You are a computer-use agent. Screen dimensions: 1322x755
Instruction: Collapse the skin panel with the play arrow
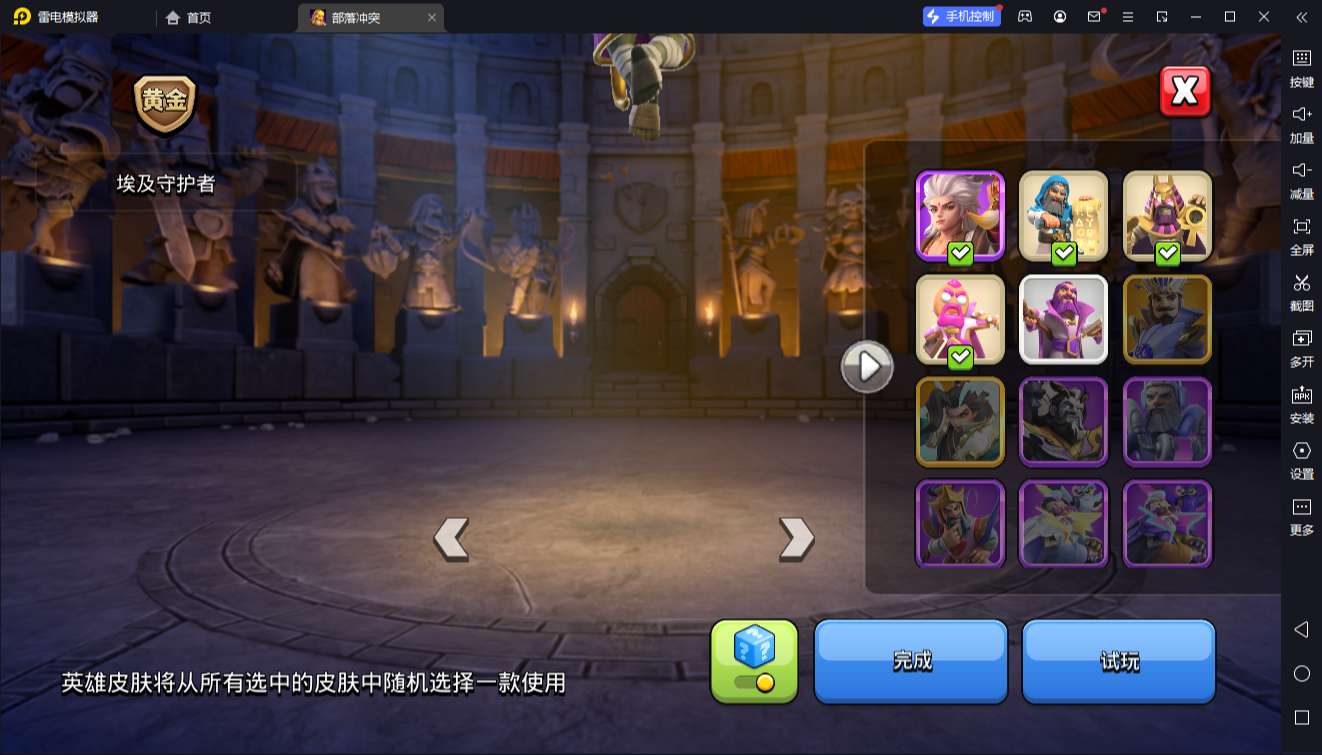[867, 366]
